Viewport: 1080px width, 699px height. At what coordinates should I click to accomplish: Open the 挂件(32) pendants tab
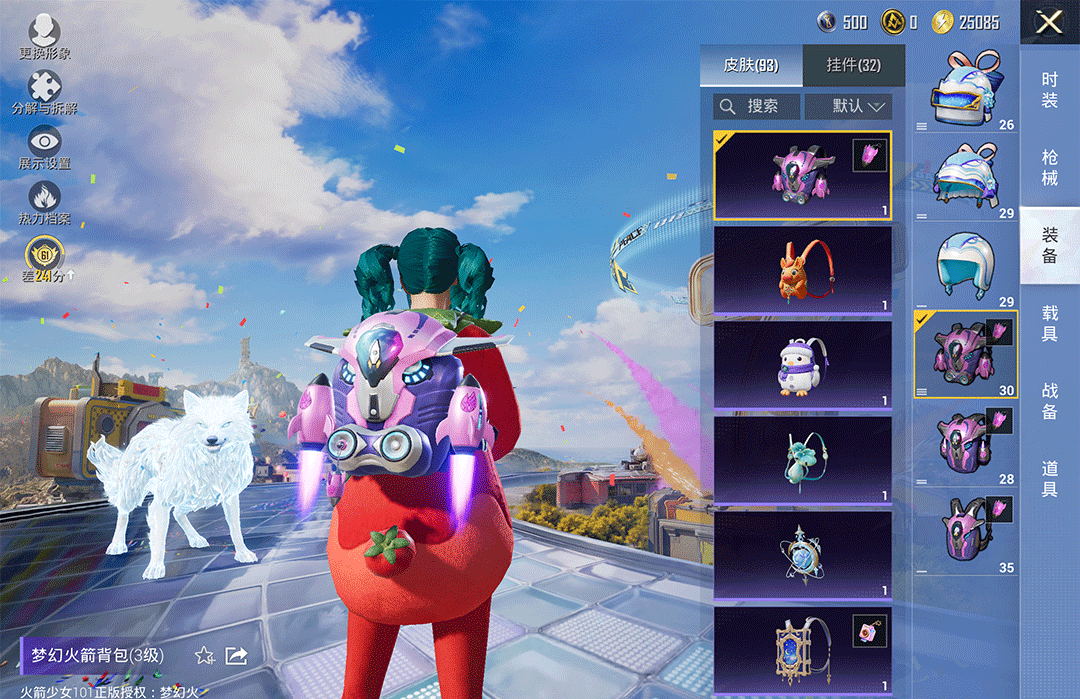coord(854,66)
